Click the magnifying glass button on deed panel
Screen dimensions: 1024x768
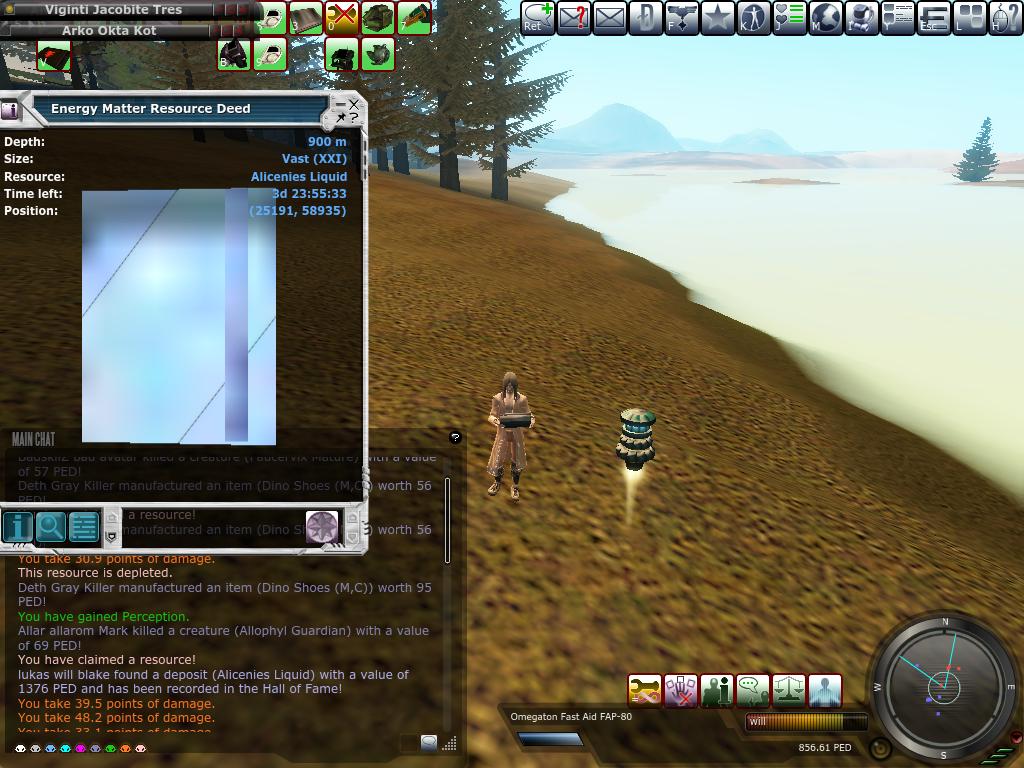click(x=50, y=526)
